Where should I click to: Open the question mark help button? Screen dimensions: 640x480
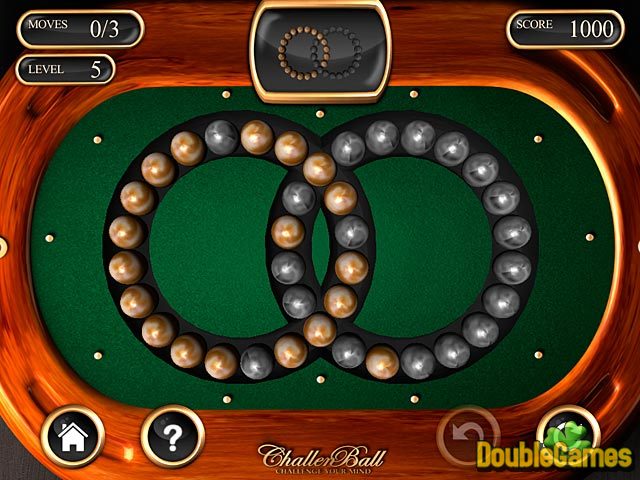(x=172, y=437)
